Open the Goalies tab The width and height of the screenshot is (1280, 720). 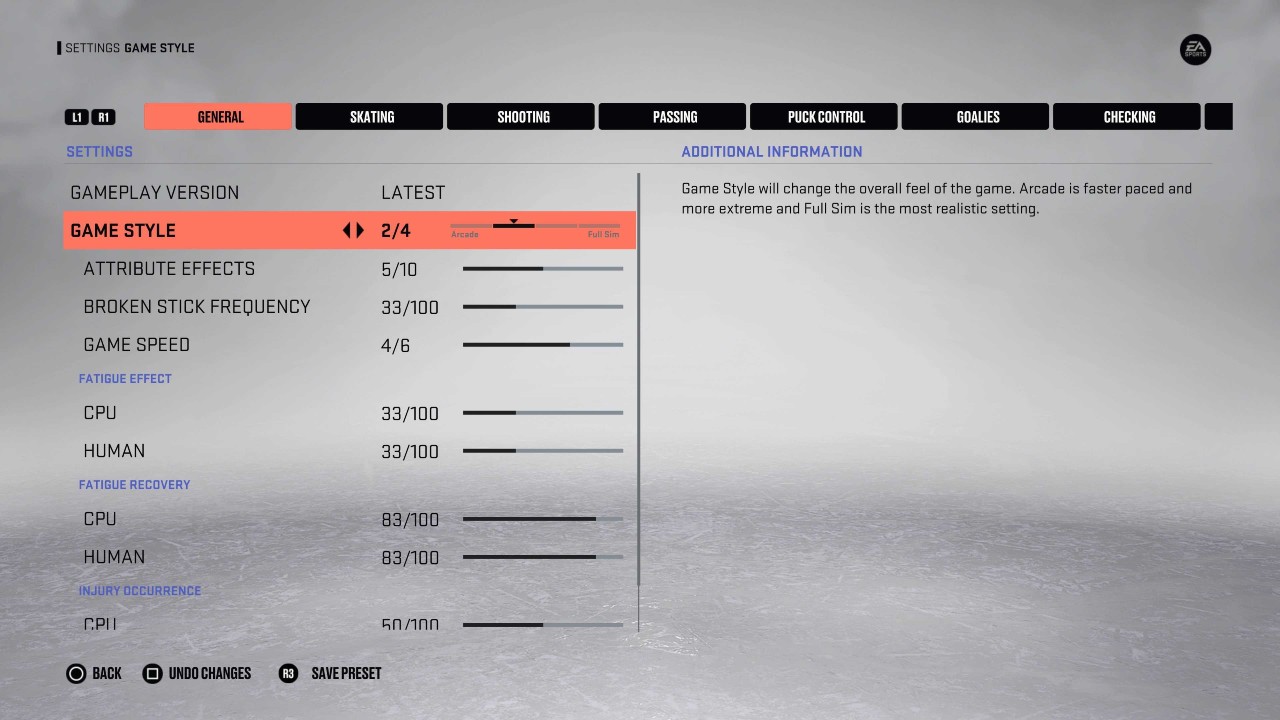pos(975,116)
